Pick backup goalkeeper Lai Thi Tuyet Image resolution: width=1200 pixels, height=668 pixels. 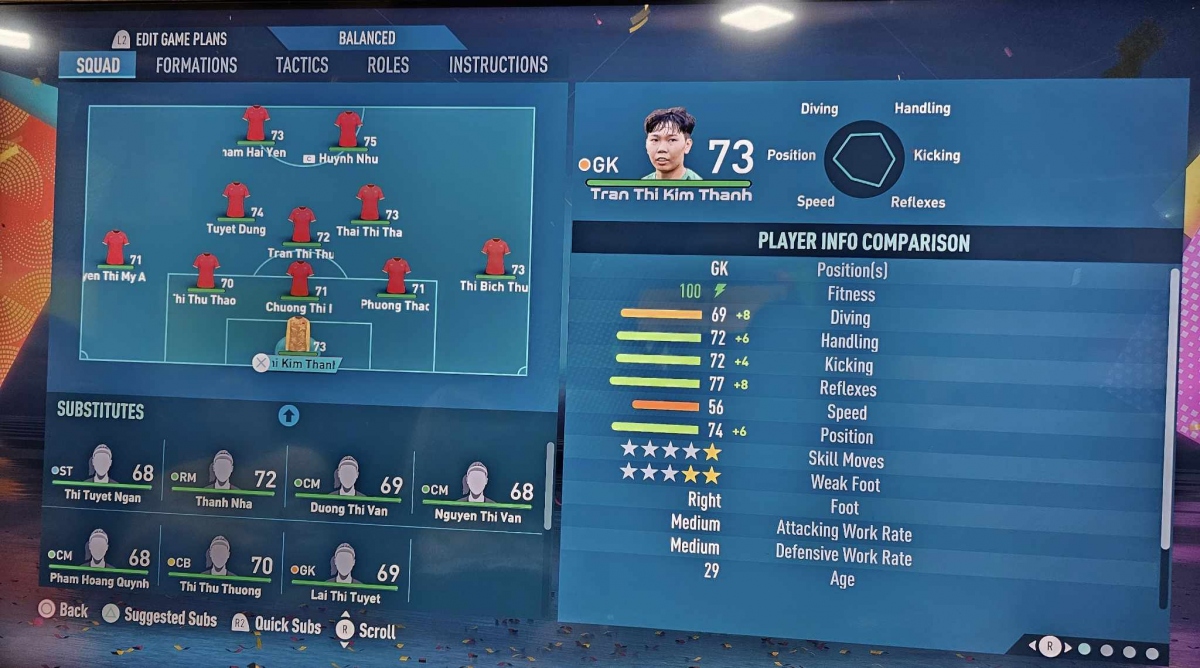(344, 569)
